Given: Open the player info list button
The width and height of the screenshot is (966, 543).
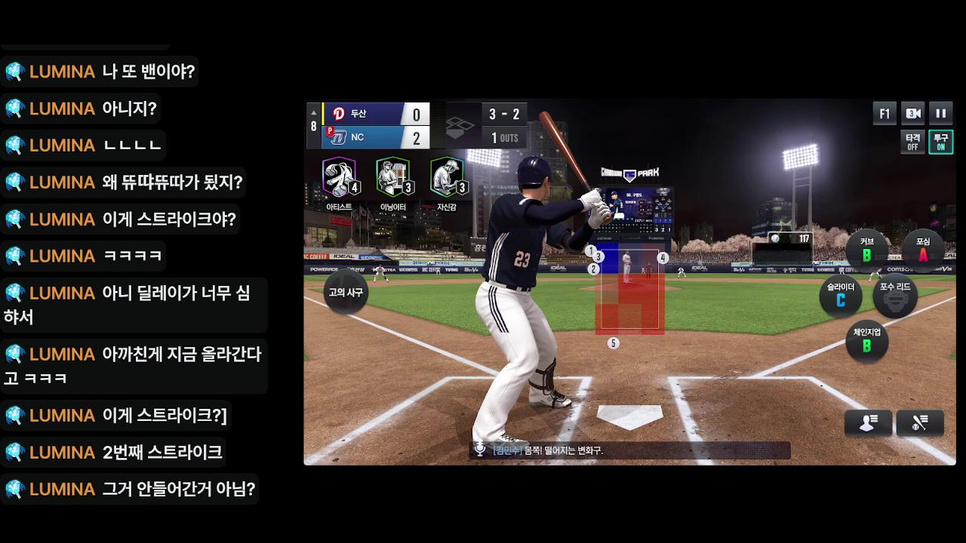Looking at the screenshot, I should pyautogui.click(x=867, y=423).
